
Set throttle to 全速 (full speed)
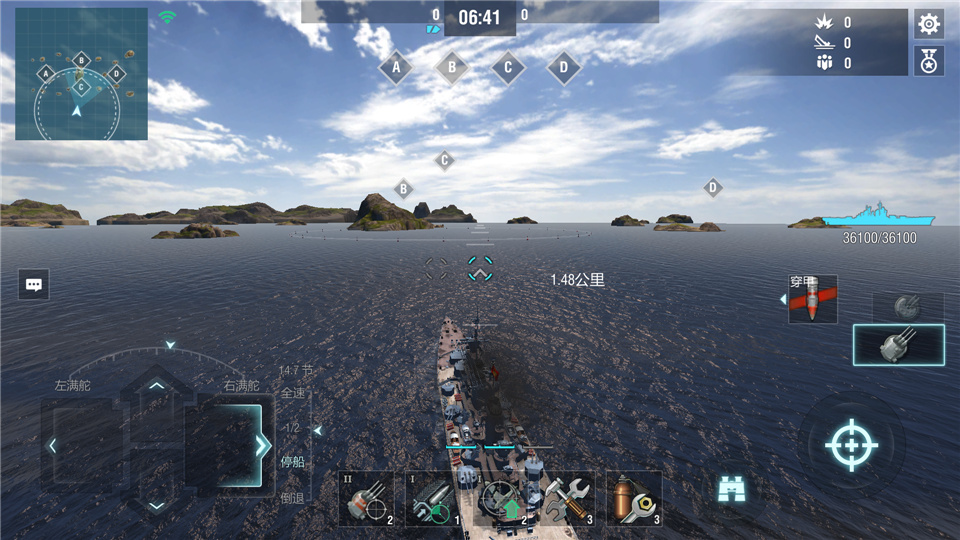coord(292,393)
